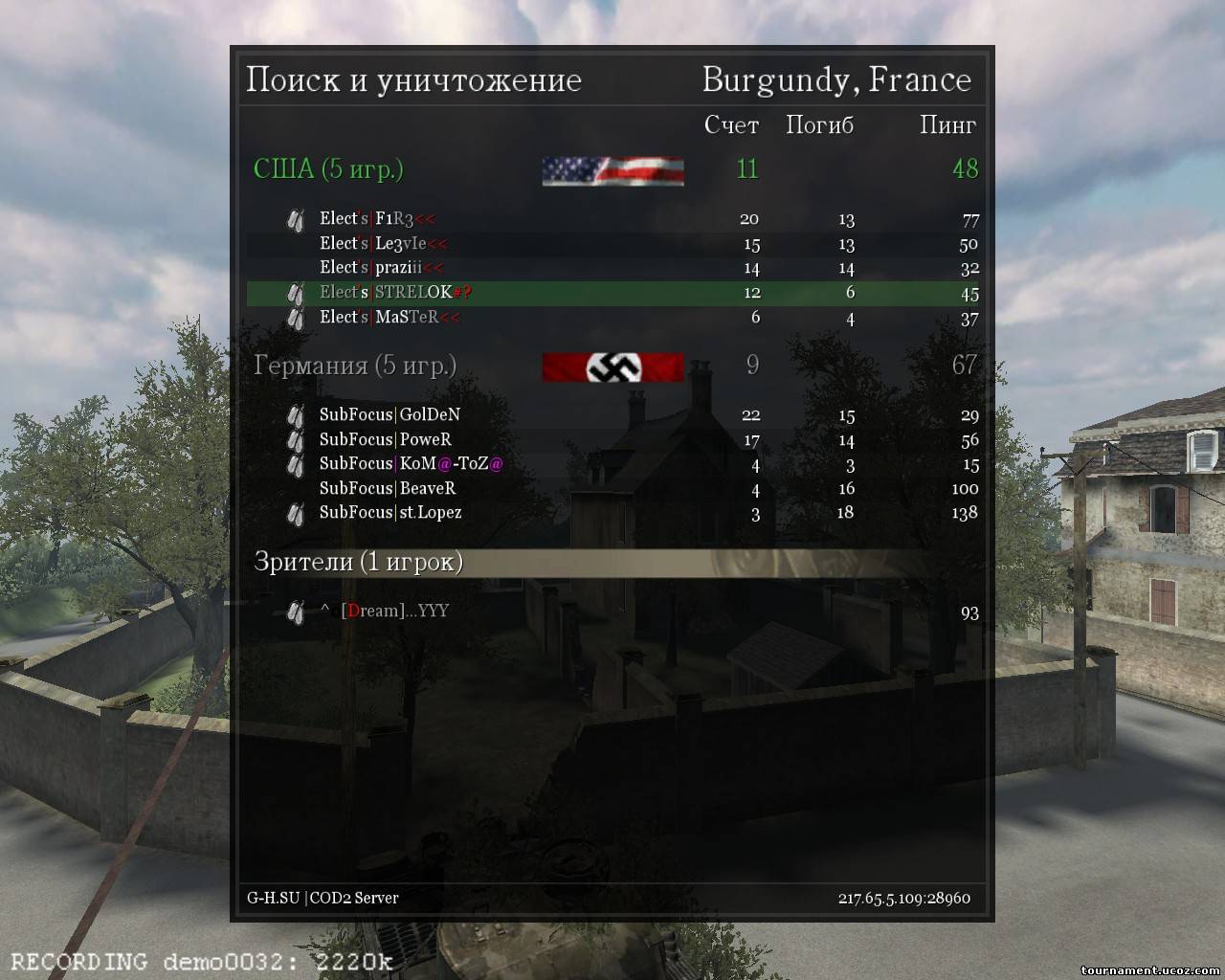Select player row SubFocus|KoM@-ToZ@
This screenshot has width=1225, height=980.
coord(612,464)
